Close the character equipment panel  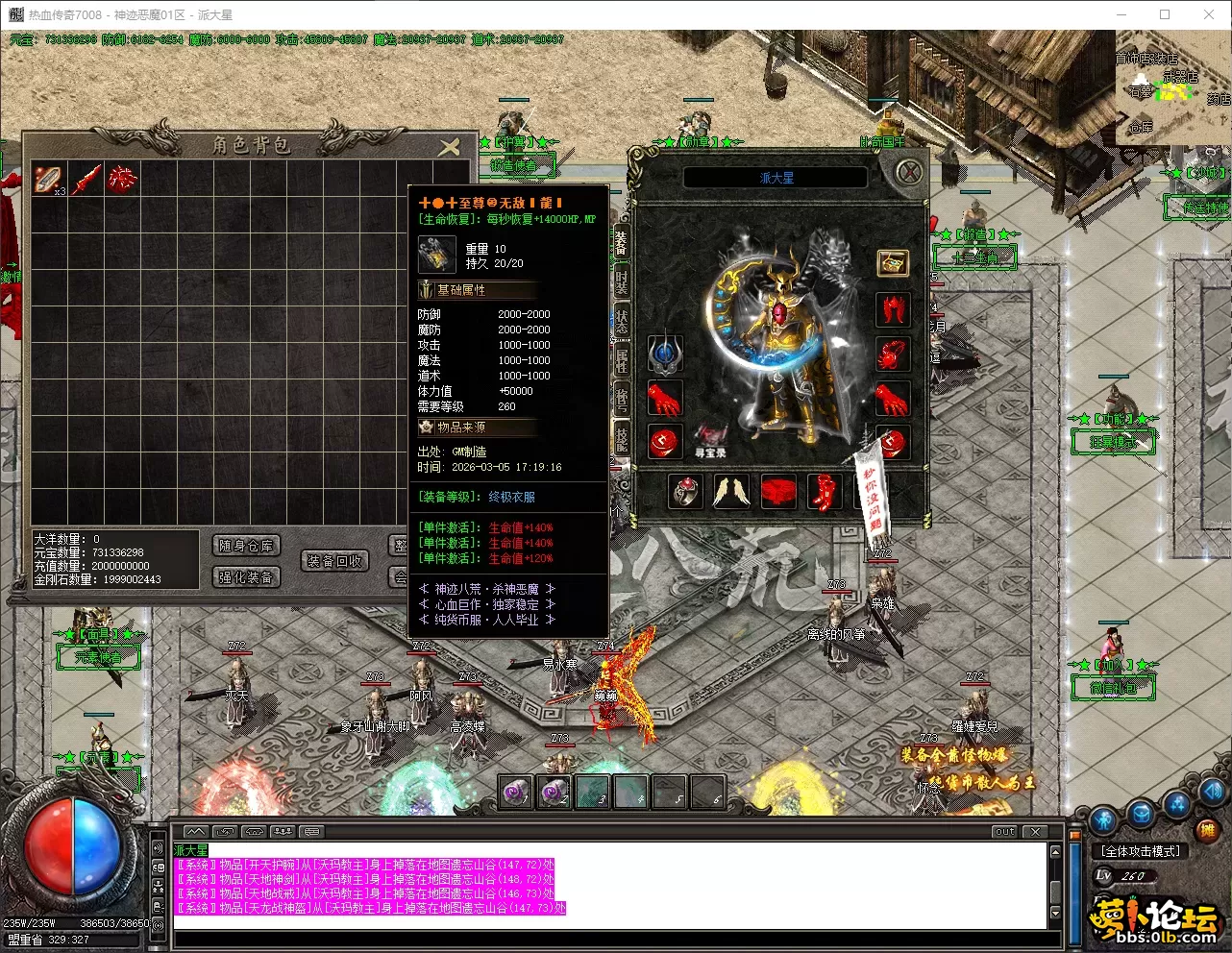[x=908, y=173]
